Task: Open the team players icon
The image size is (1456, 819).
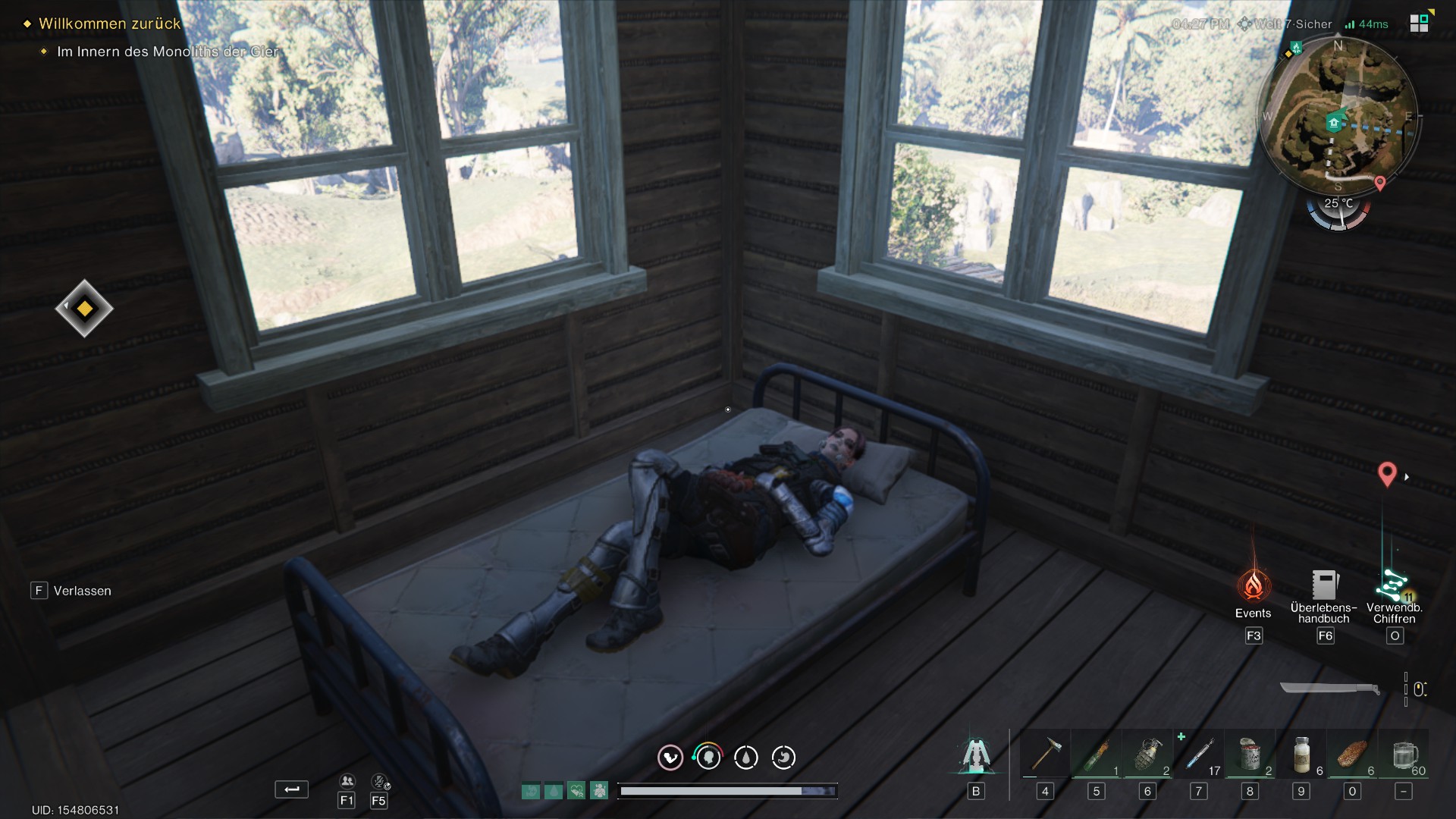Action: [347, 782]
